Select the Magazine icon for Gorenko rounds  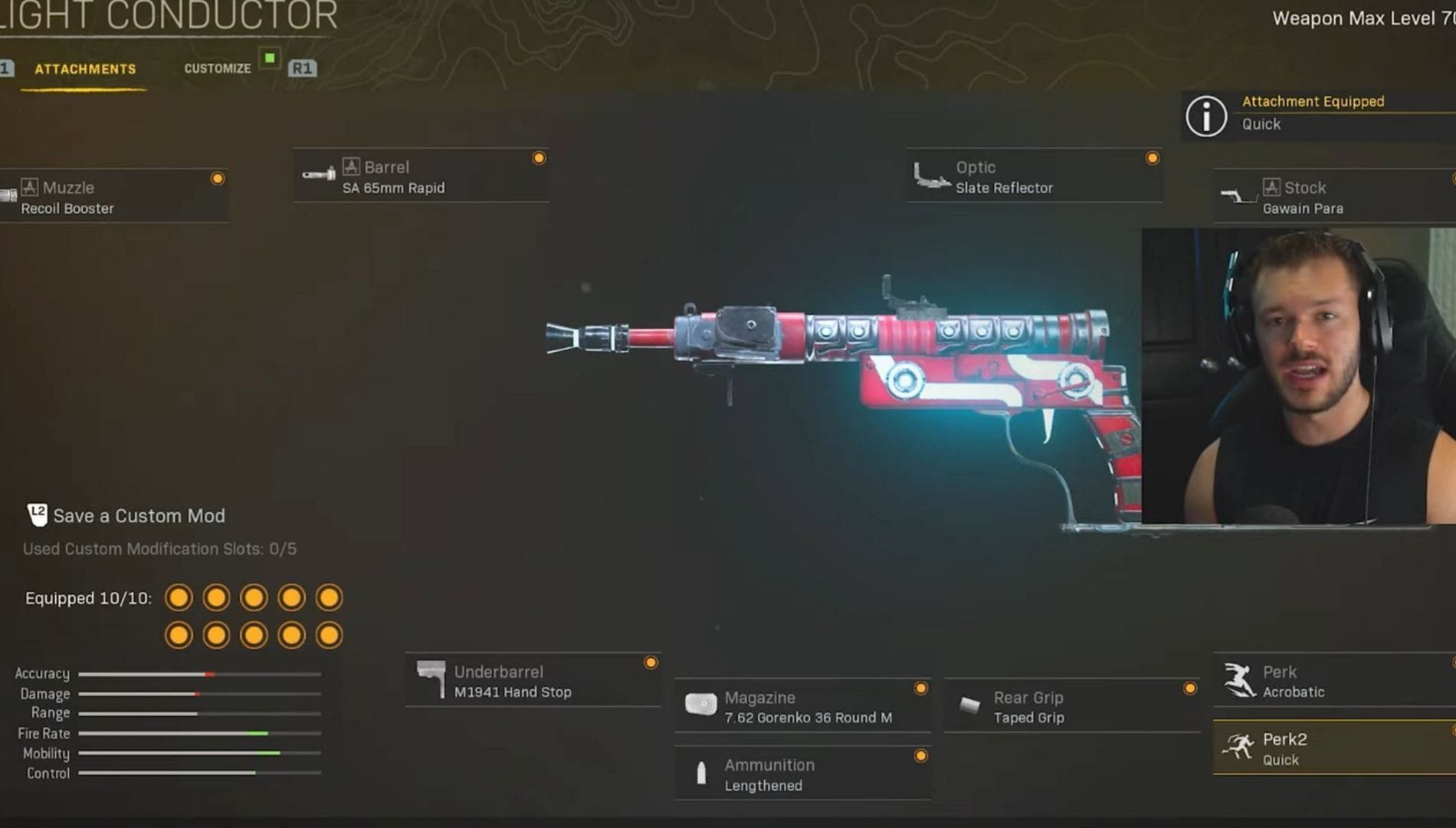point(702,703)
